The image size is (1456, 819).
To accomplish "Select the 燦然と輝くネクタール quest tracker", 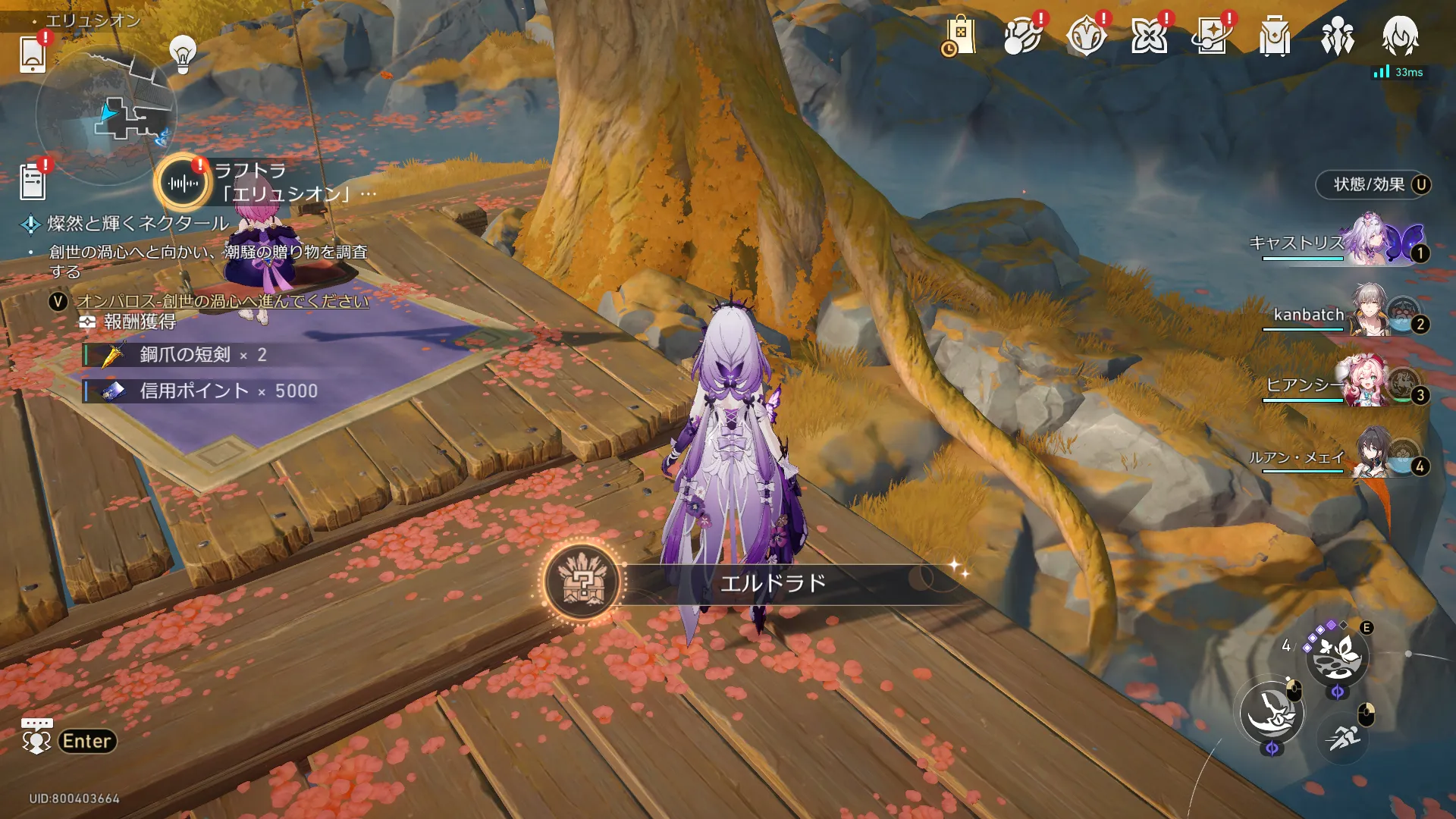I will click(x=138, y=224).
